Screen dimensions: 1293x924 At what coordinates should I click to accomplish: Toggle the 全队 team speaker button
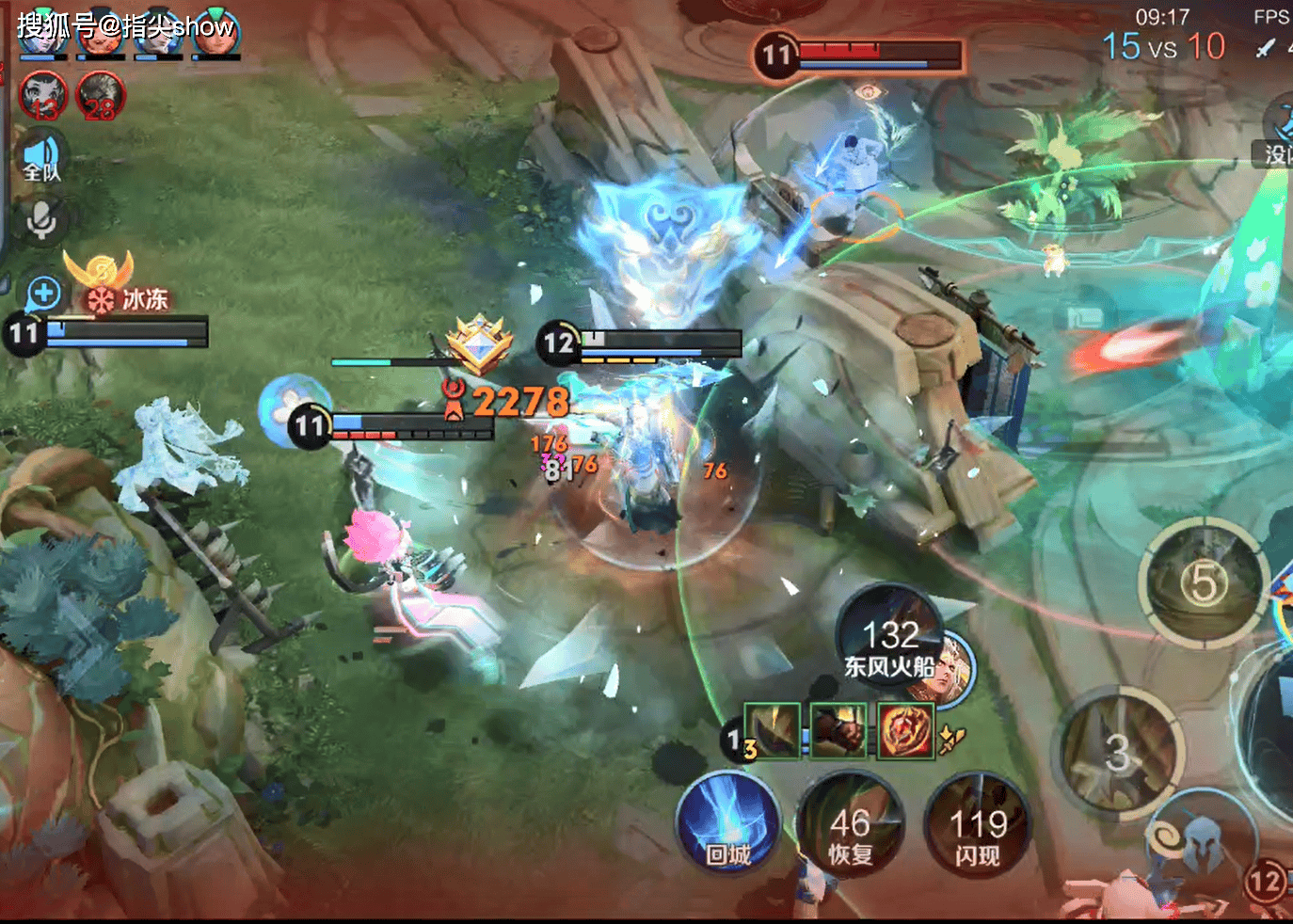[x=41, y=157]
